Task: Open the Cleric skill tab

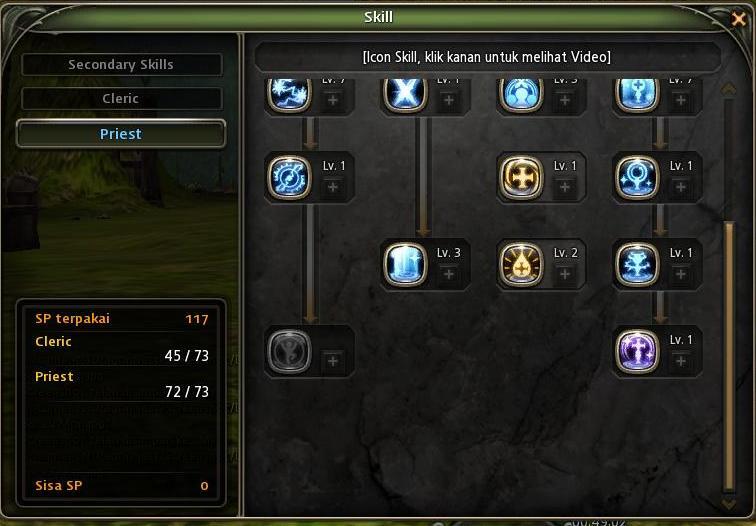Action: click(121, 99)
